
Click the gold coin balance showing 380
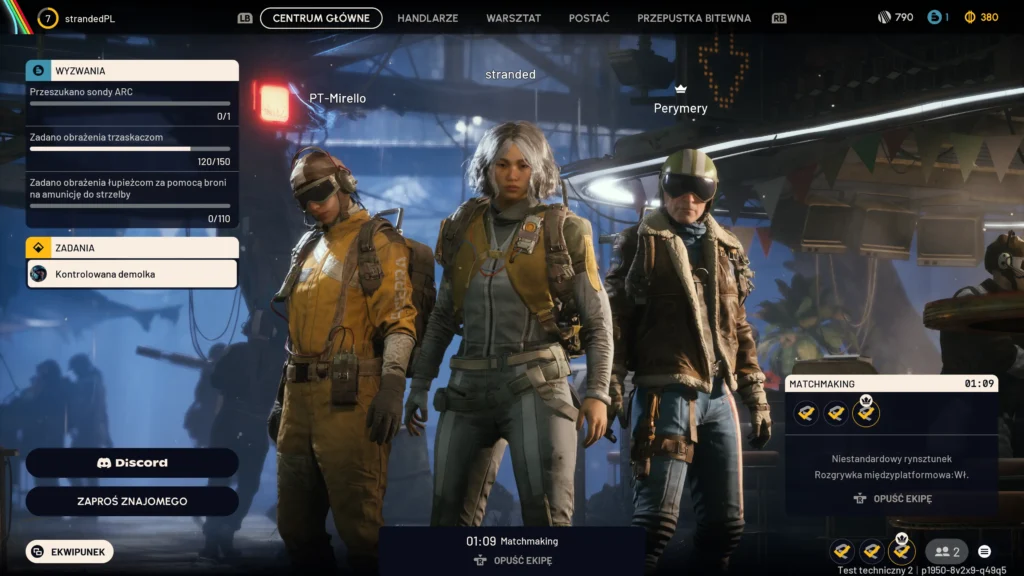pos(981,17)
